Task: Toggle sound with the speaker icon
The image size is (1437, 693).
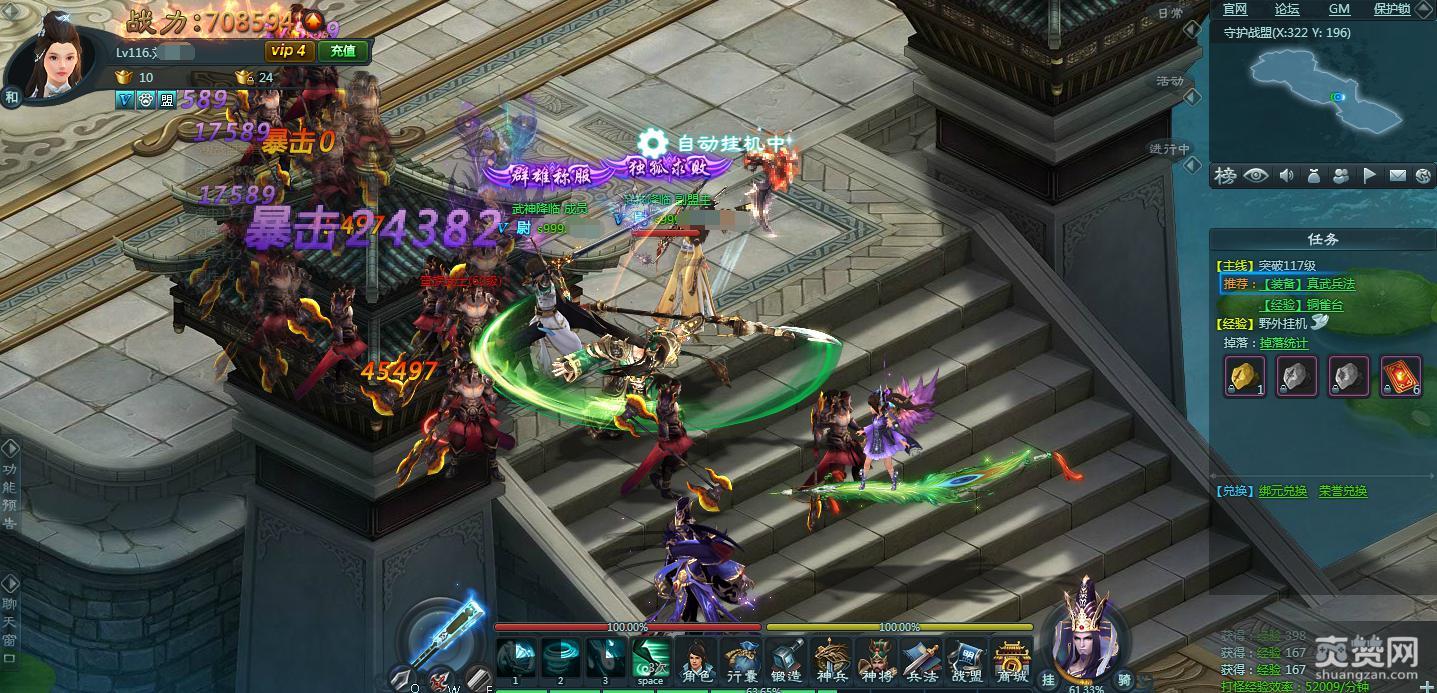Action: click(1286, 176)
